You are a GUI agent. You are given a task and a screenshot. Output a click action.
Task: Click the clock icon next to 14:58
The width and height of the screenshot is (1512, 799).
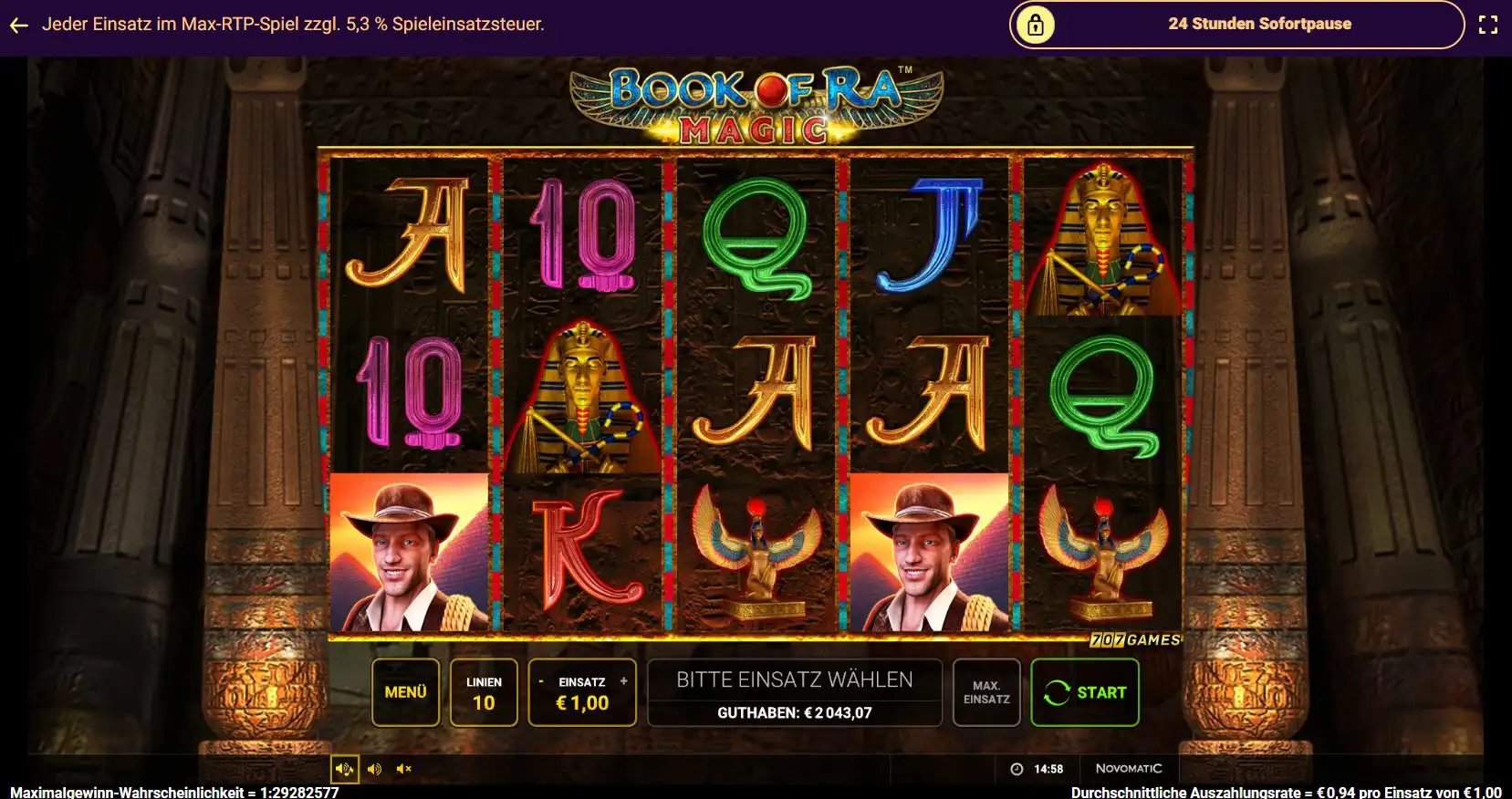(1015, 769)
